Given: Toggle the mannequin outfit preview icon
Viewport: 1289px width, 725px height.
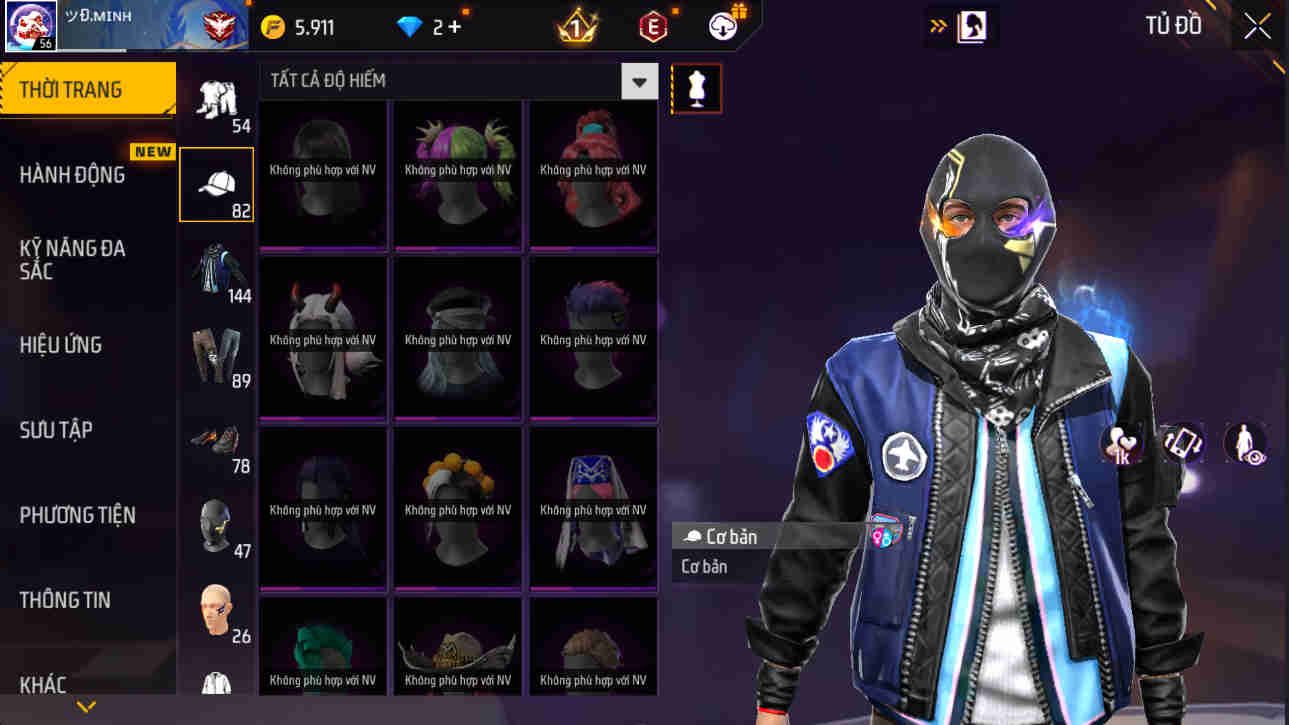Looking at the screenshot, I should 695,88.
